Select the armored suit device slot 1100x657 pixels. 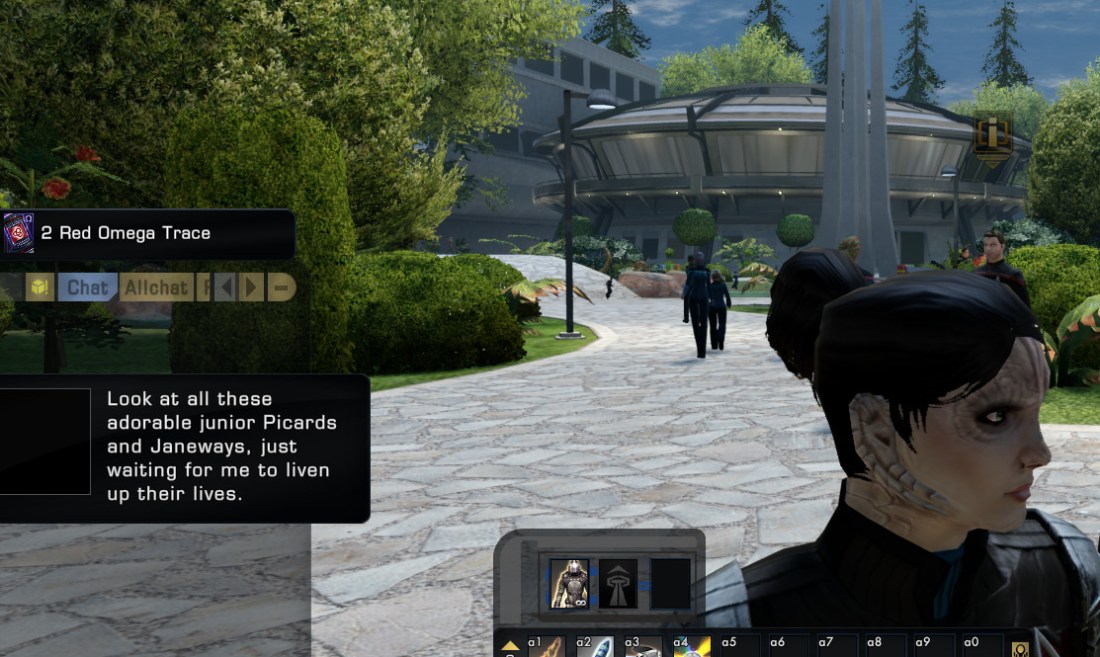click(x=569, y=584)
